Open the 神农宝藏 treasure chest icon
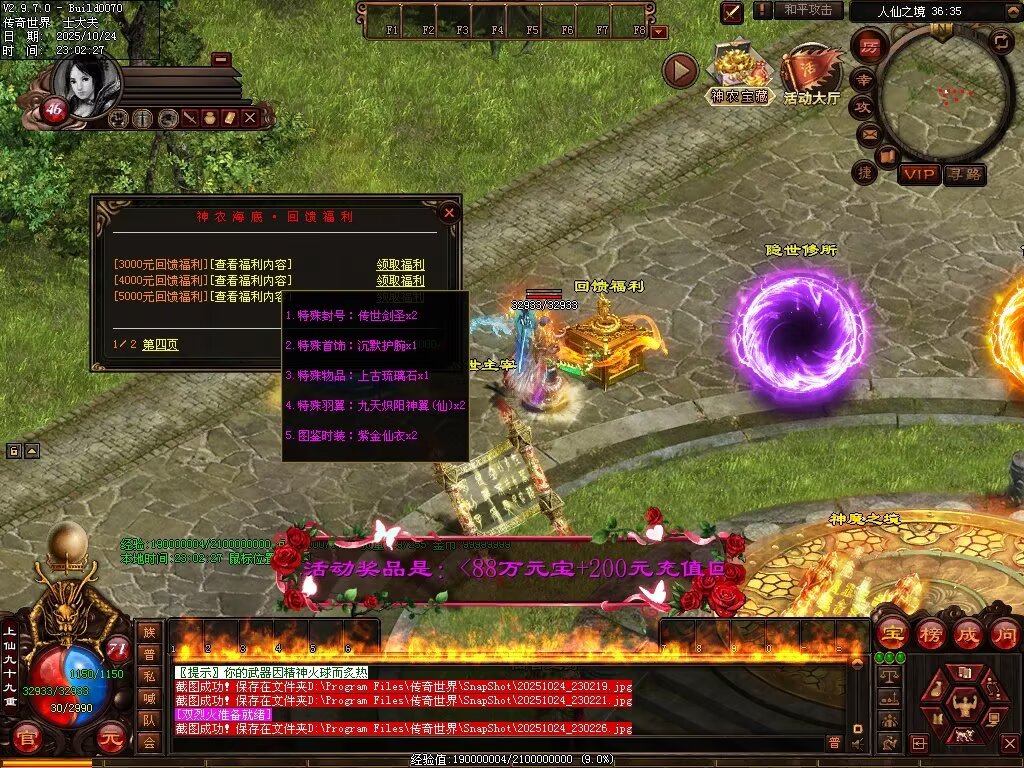Image resolution: width=1024 pixels, height=768 pixels. (739, 72)
